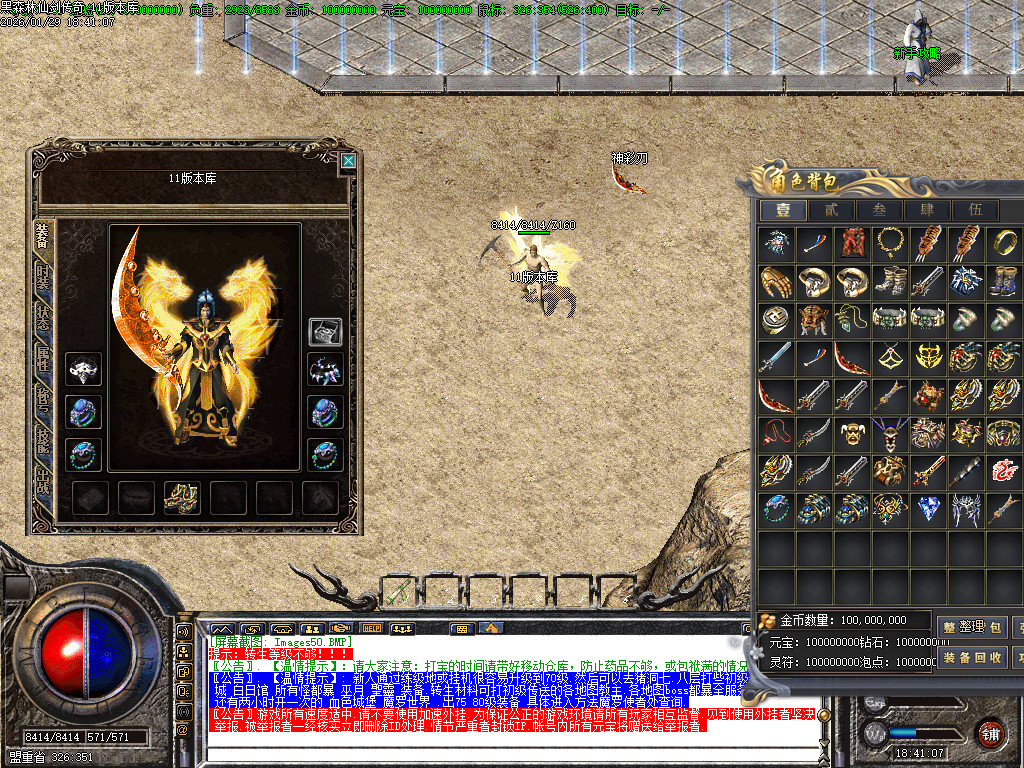Open the red 铺 shop button
The width and height of the screenshot is (1024, 768).
(x=990, y=732)
